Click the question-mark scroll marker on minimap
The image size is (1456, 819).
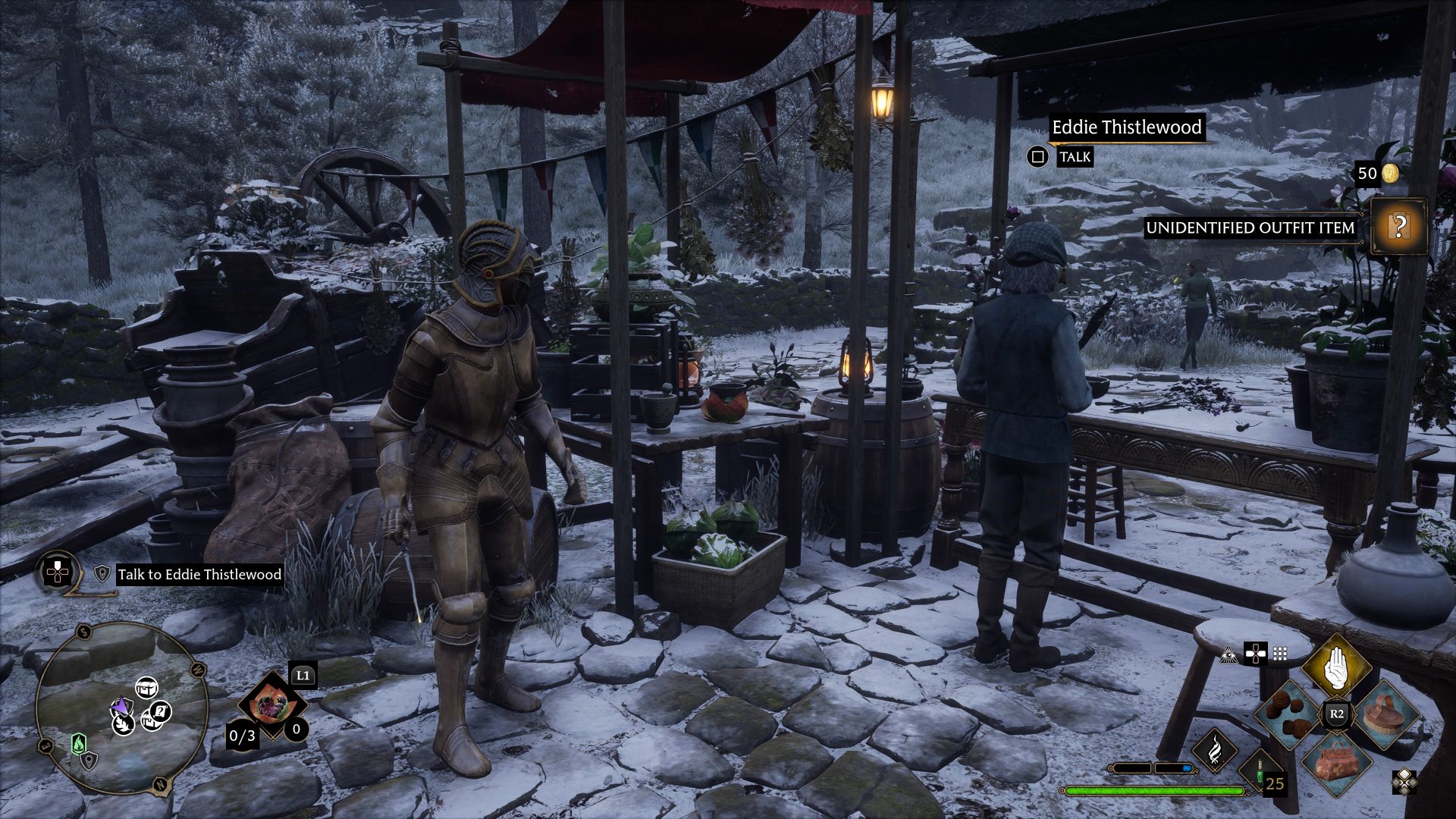point(159,711)
